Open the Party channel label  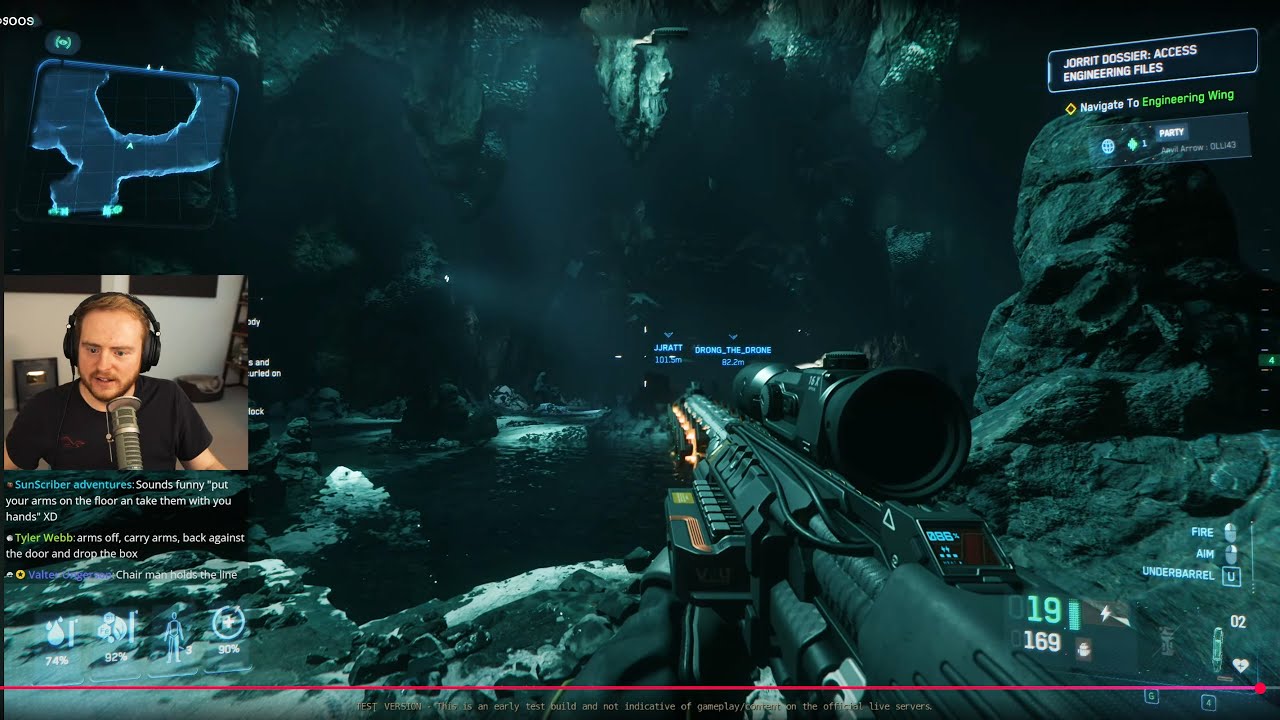[x=1171, y=132]
